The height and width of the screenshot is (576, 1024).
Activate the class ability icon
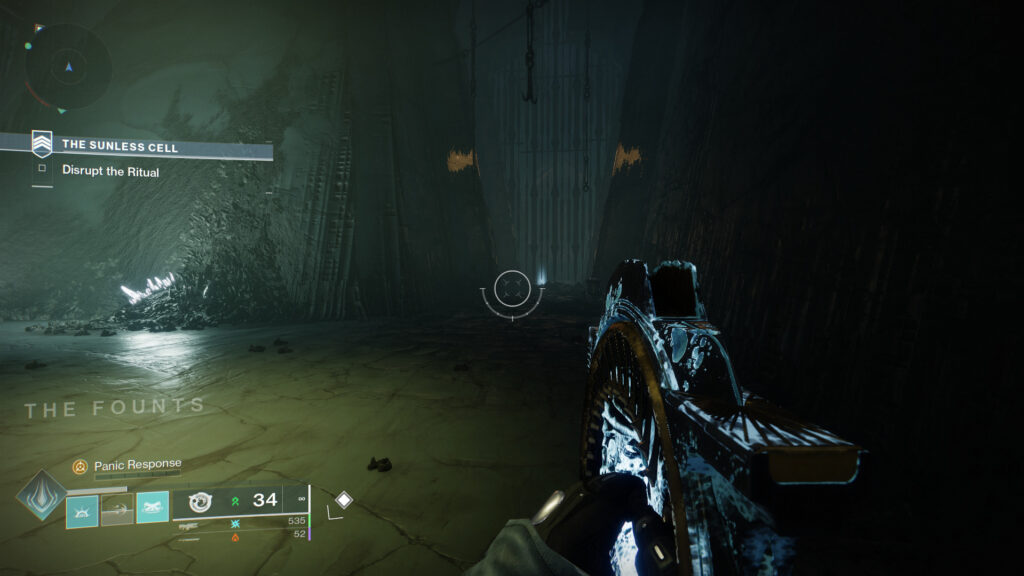click(x=152, y=510)
